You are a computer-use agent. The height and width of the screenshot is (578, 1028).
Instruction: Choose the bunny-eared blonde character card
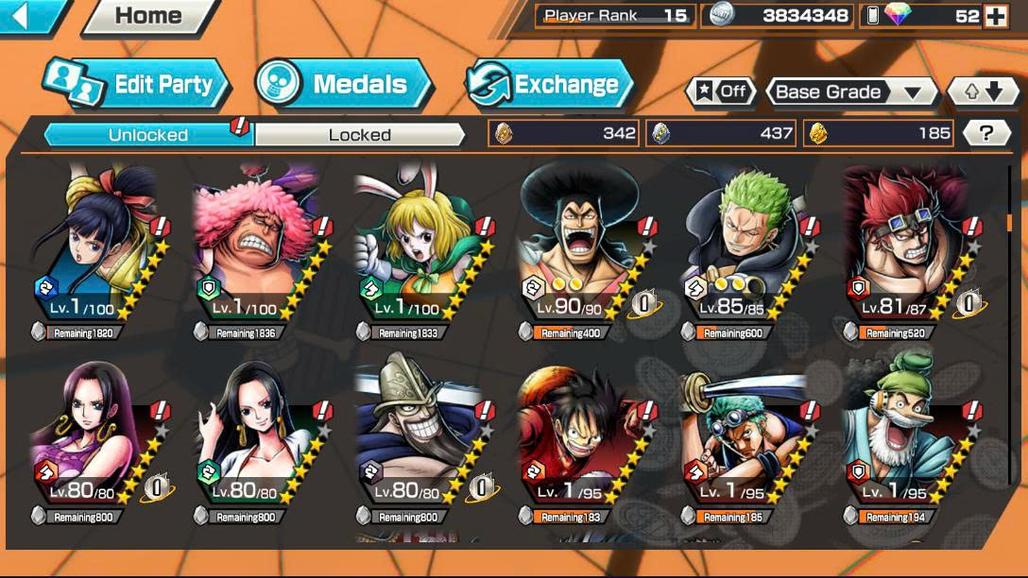[420, 250]
